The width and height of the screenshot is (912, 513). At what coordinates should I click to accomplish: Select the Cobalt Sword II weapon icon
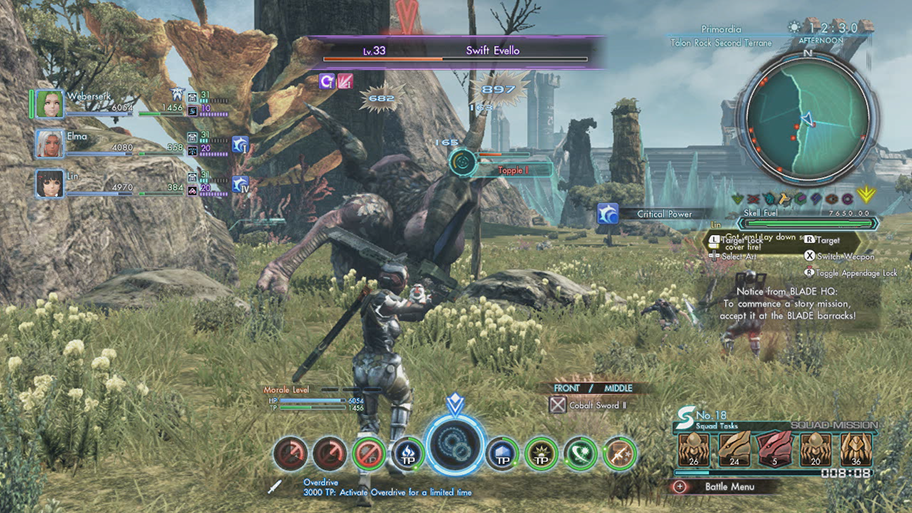point(558,405)
